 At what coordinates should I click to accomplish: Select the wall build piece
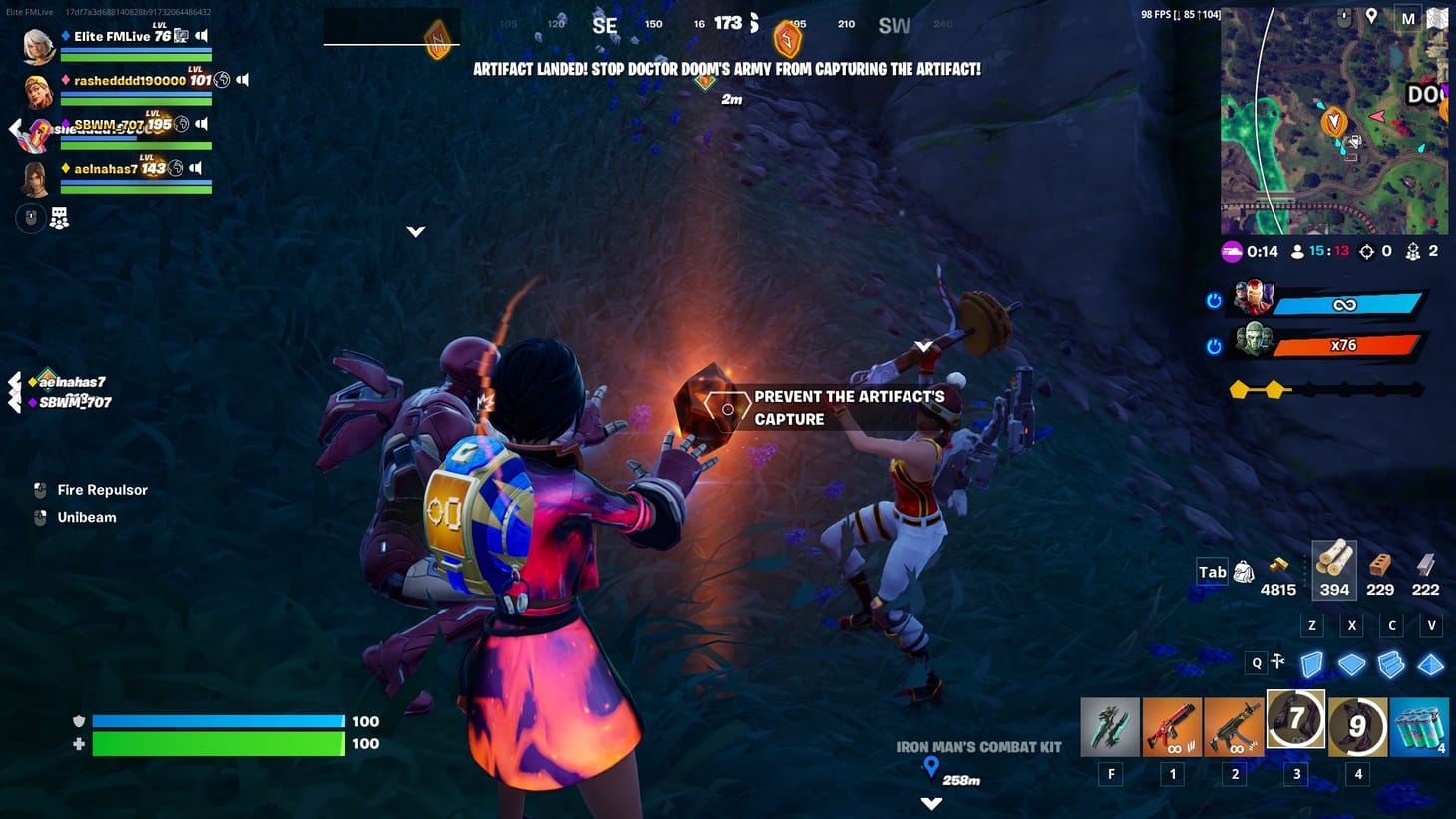tap(1311, 663)
